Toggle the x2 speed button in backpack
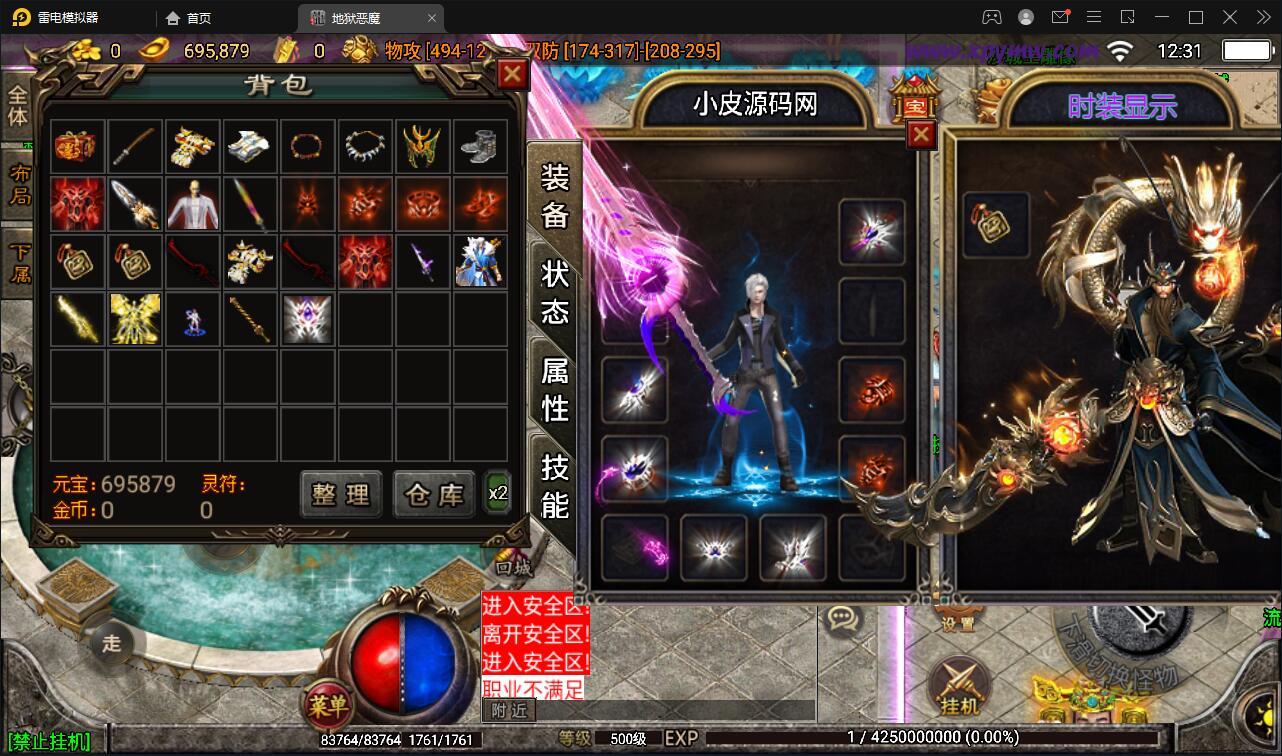This screenshot has width=1282, height=756. click(x=497, y=492)
